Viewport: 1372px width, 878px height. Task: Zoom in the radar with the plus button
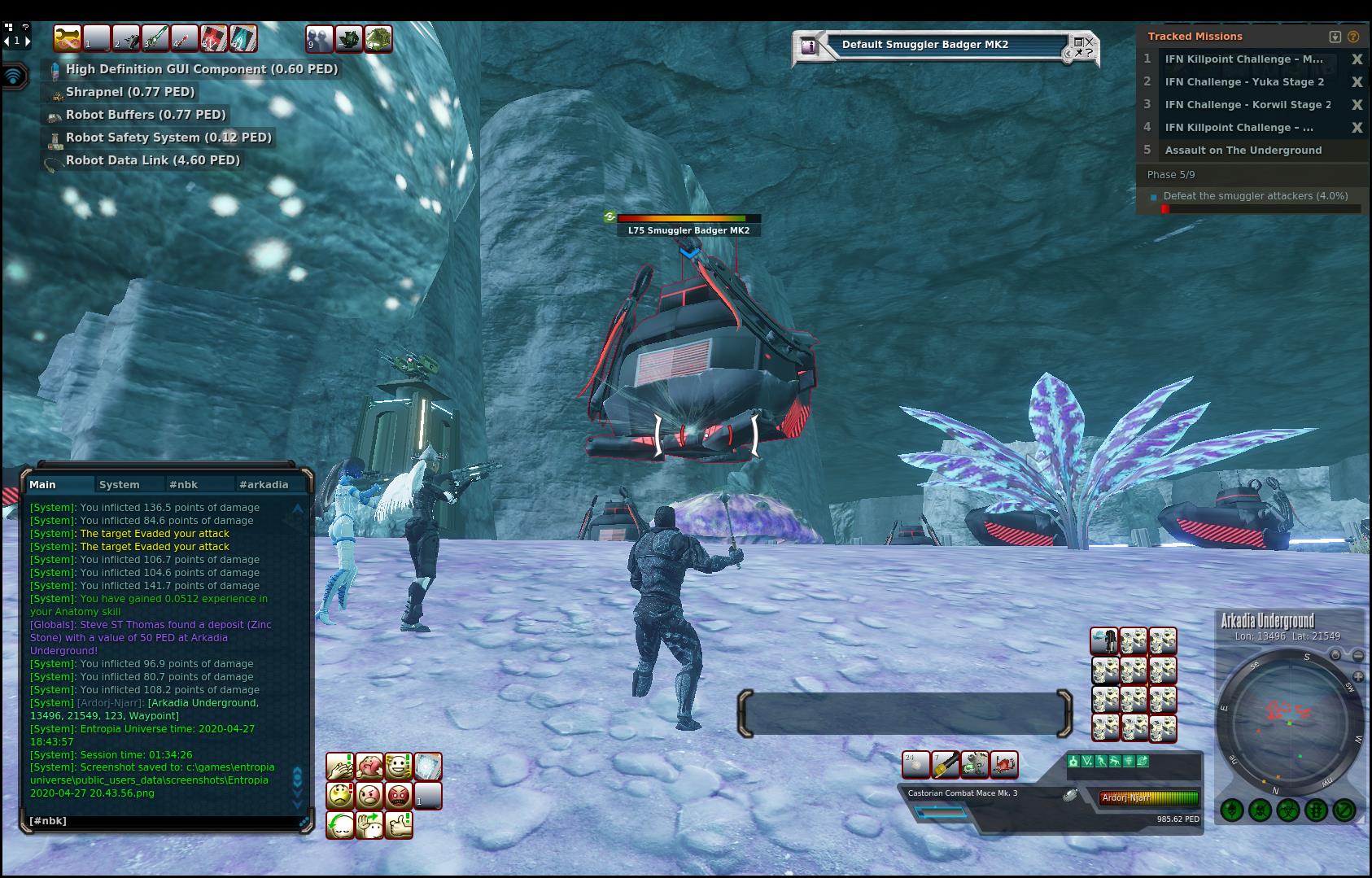[1358, 677]
